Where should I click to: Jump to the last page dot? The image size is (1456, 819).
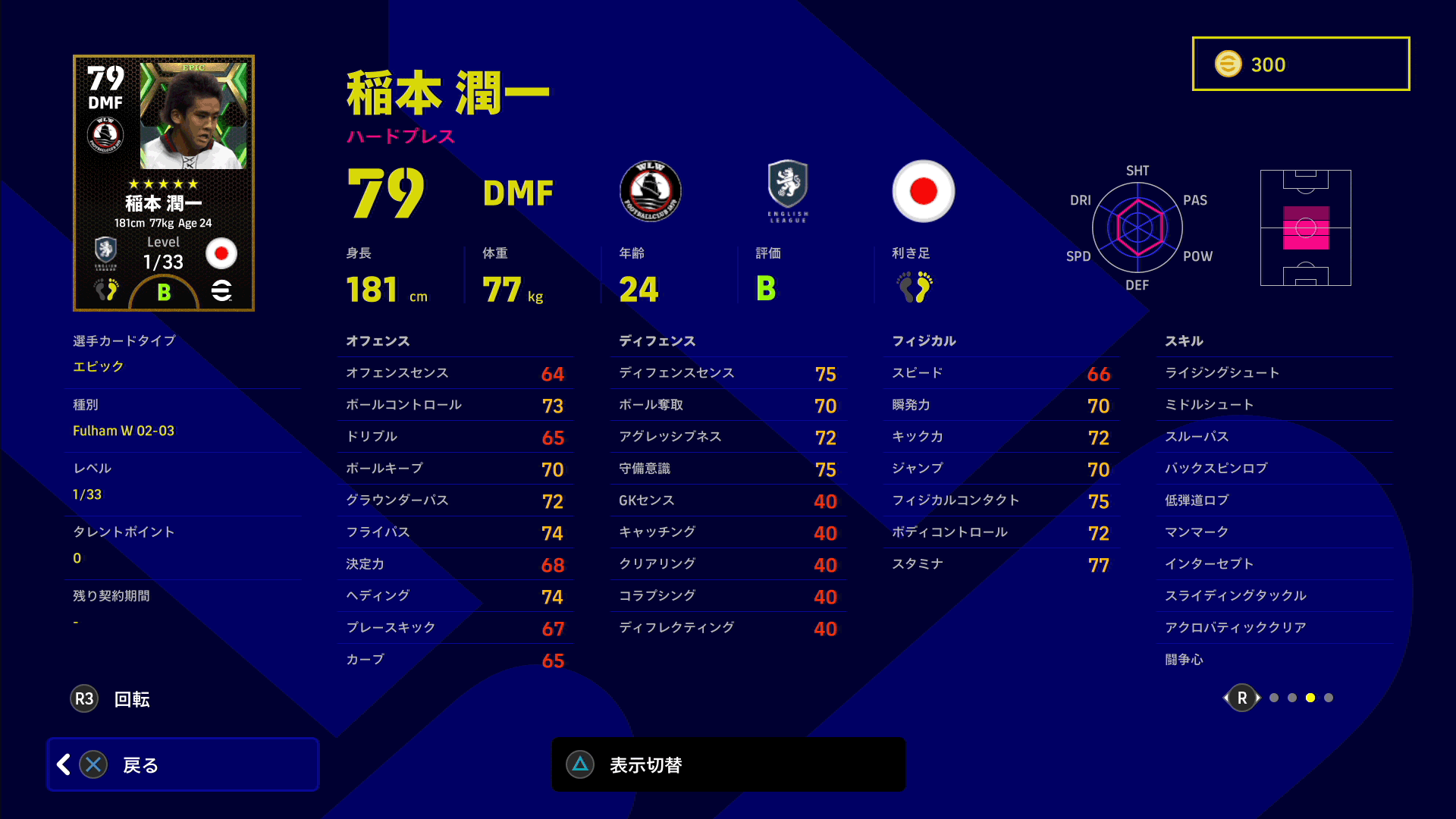(1329, 698)
